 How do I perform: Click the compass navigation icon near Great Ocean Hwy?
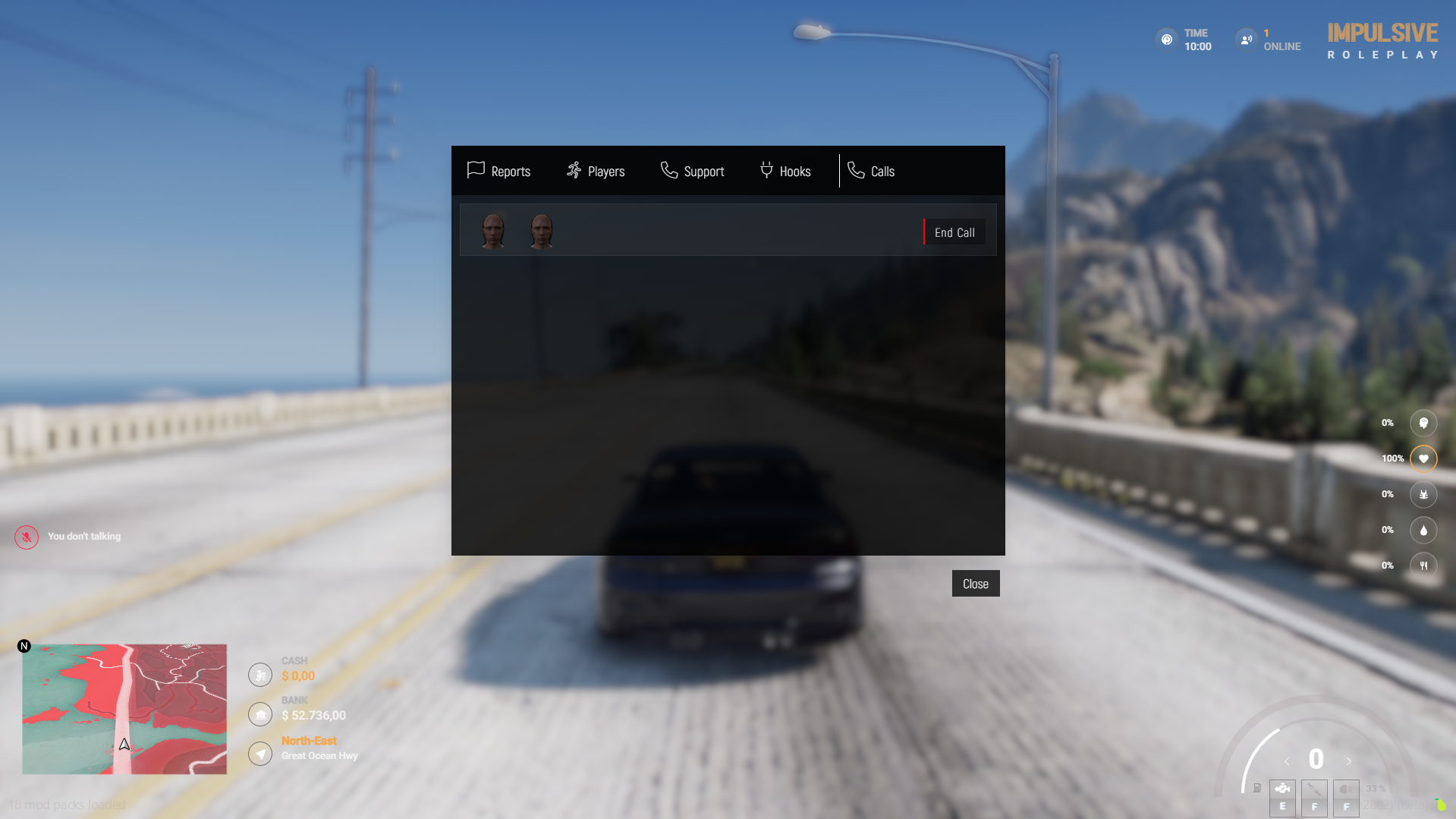coord(259,753)
